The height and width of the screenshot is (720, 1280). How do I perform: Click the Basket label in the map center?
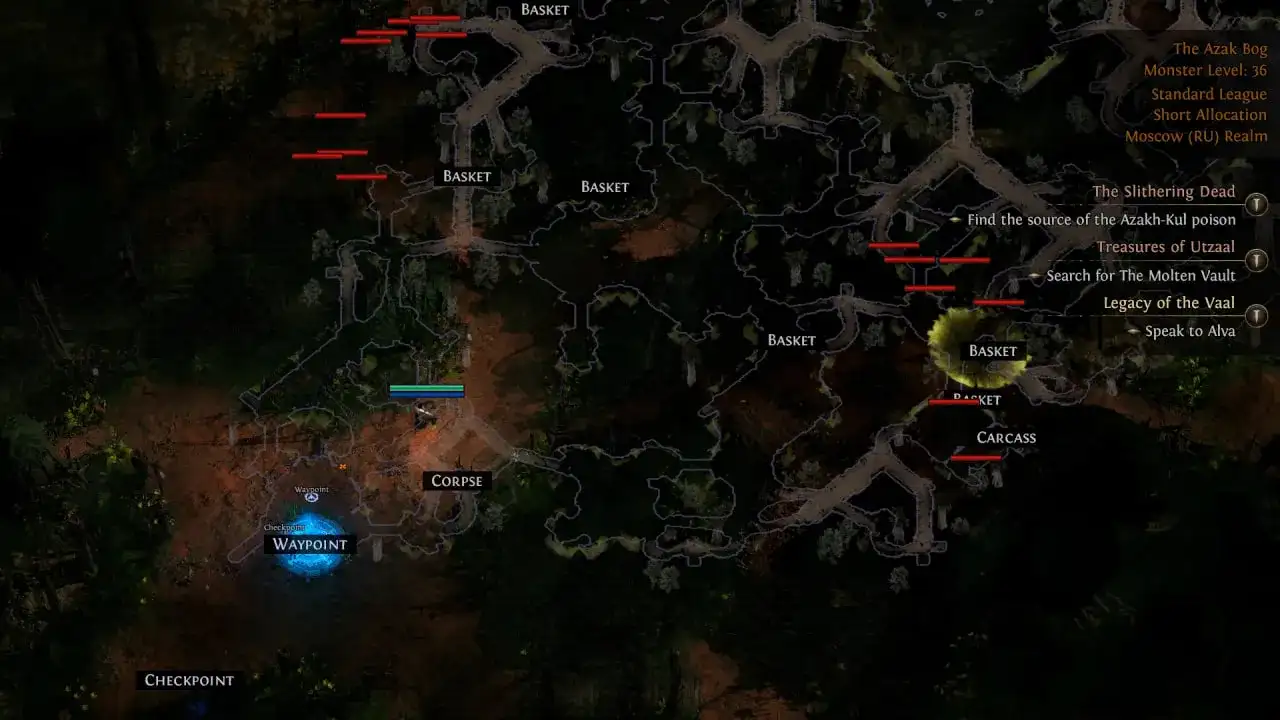(790, 340)
